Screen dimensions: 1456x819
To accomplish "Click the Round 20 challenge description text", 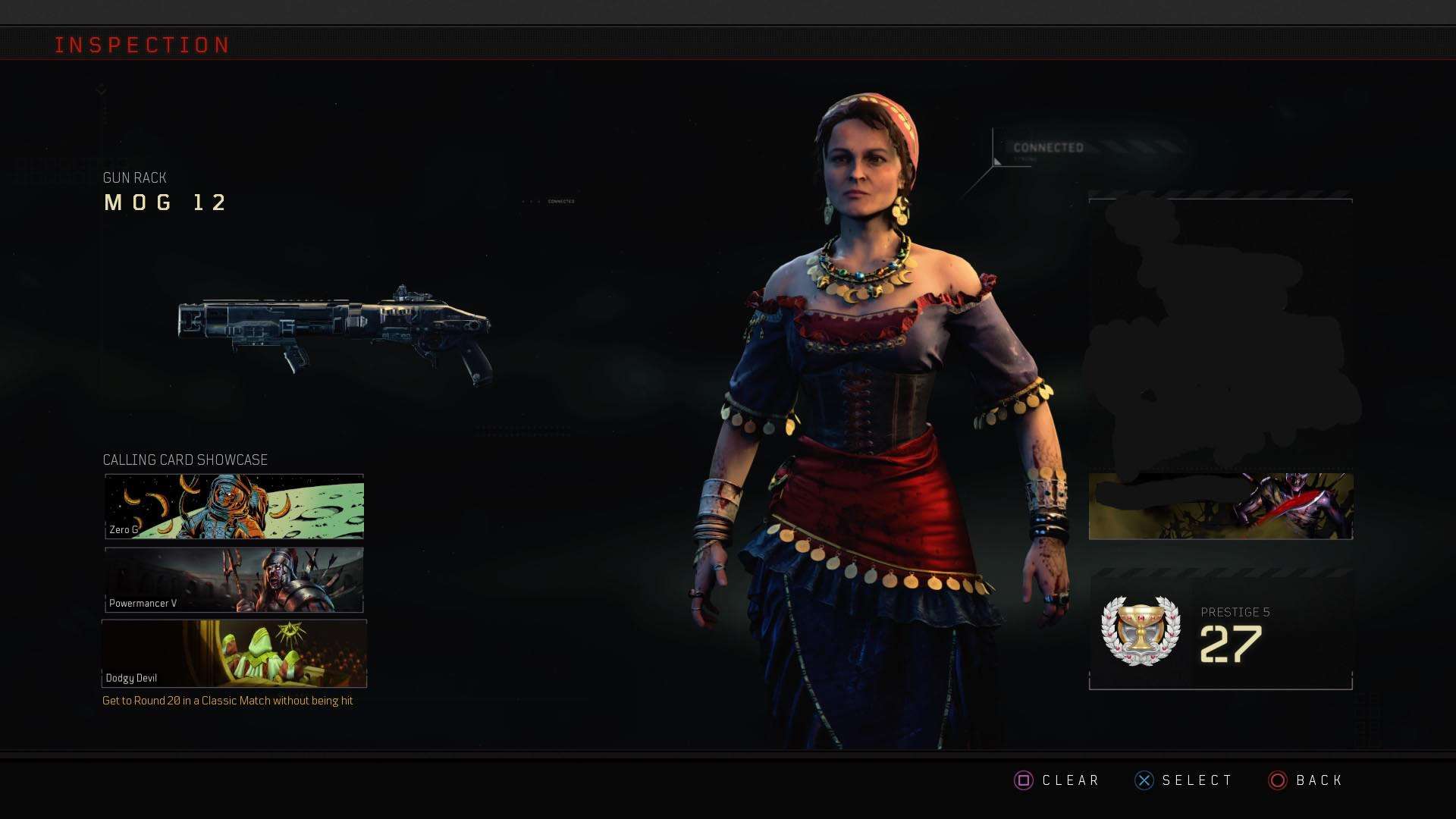I will pos(227,701).
